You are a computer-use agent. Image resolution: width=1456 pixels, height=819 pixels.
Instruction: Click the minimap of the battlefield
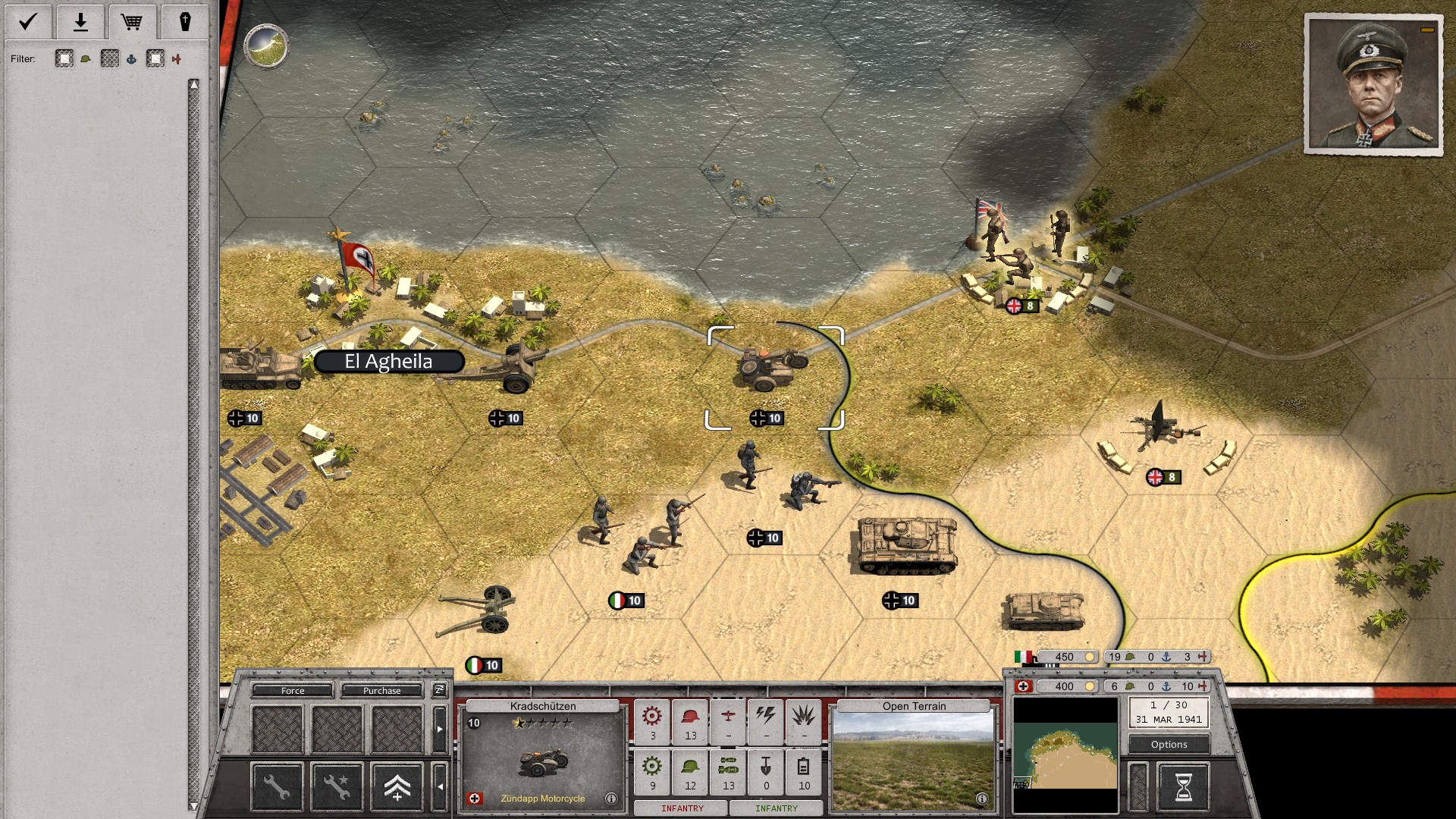[x=1065, y=754]
